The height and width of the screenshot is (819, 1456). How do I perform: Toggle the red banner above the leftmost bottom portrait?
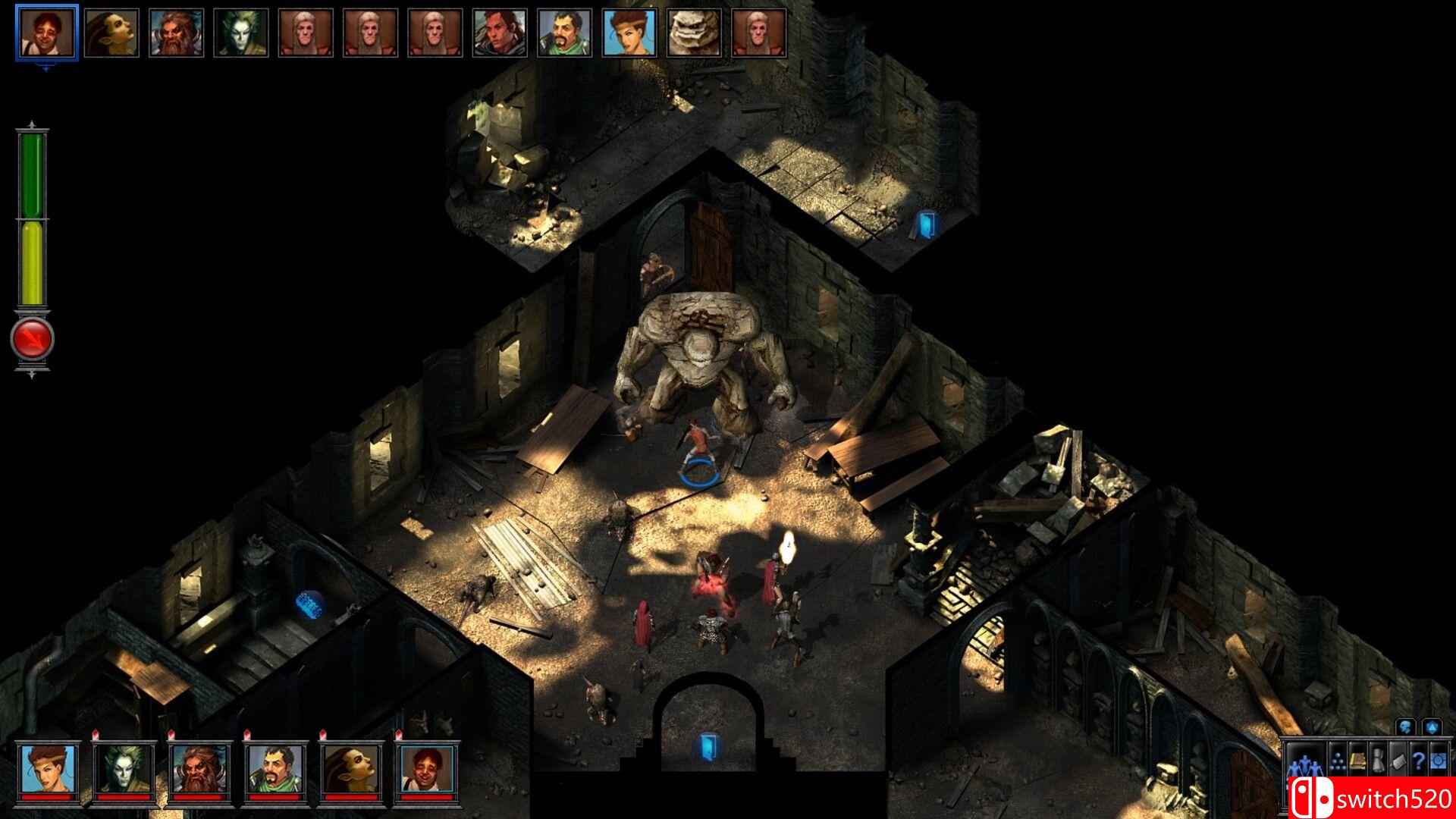(96, 734)
